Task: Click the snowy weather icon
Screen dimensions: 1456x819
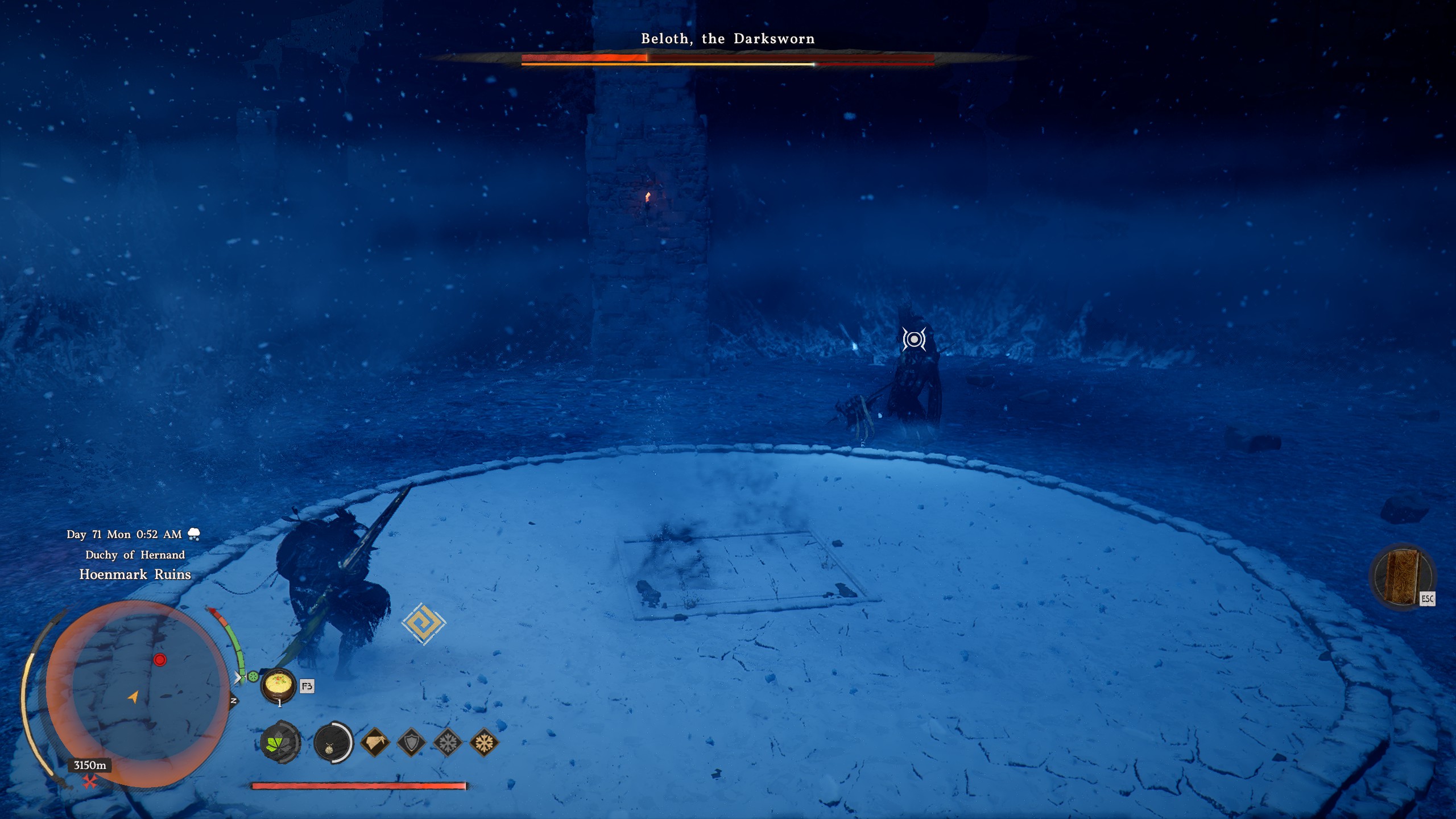Action: [x=194, y=534]
